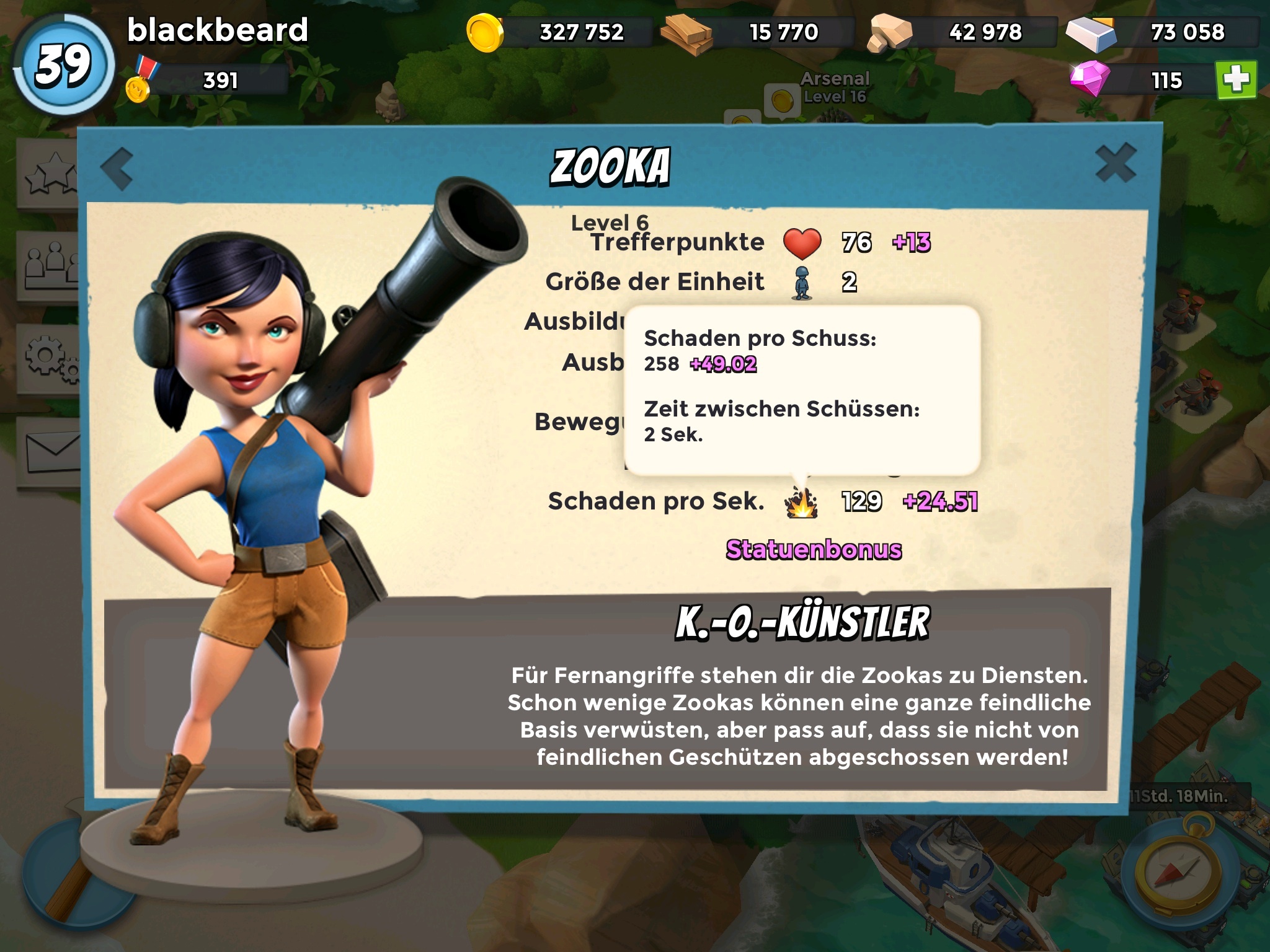Tap the level 39 player badge
1270x952 pixels.
pyautogui.click(x=63, y=65)
